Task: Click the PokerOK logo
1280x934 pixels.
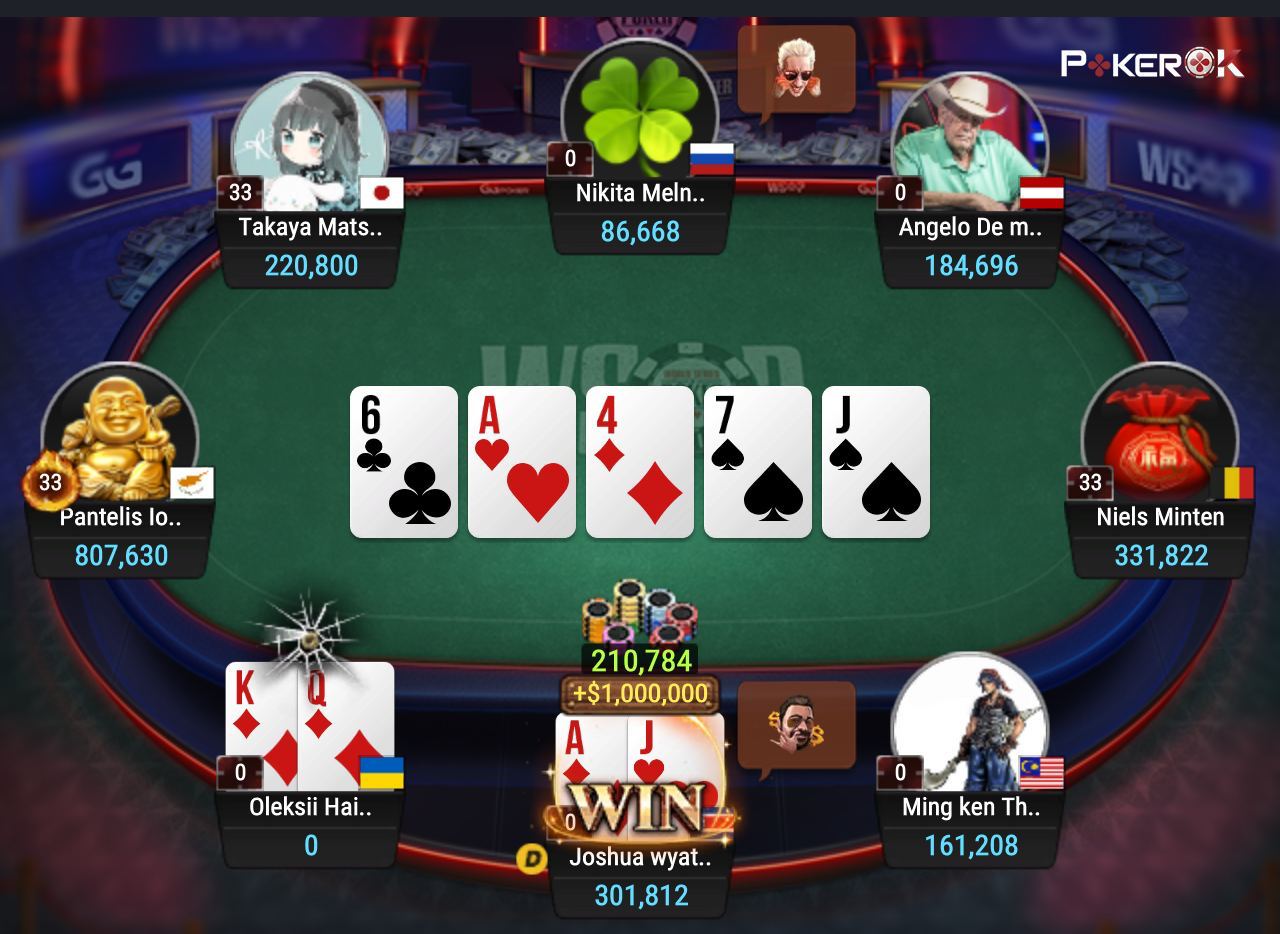Action: click(x=1152, y=64)
